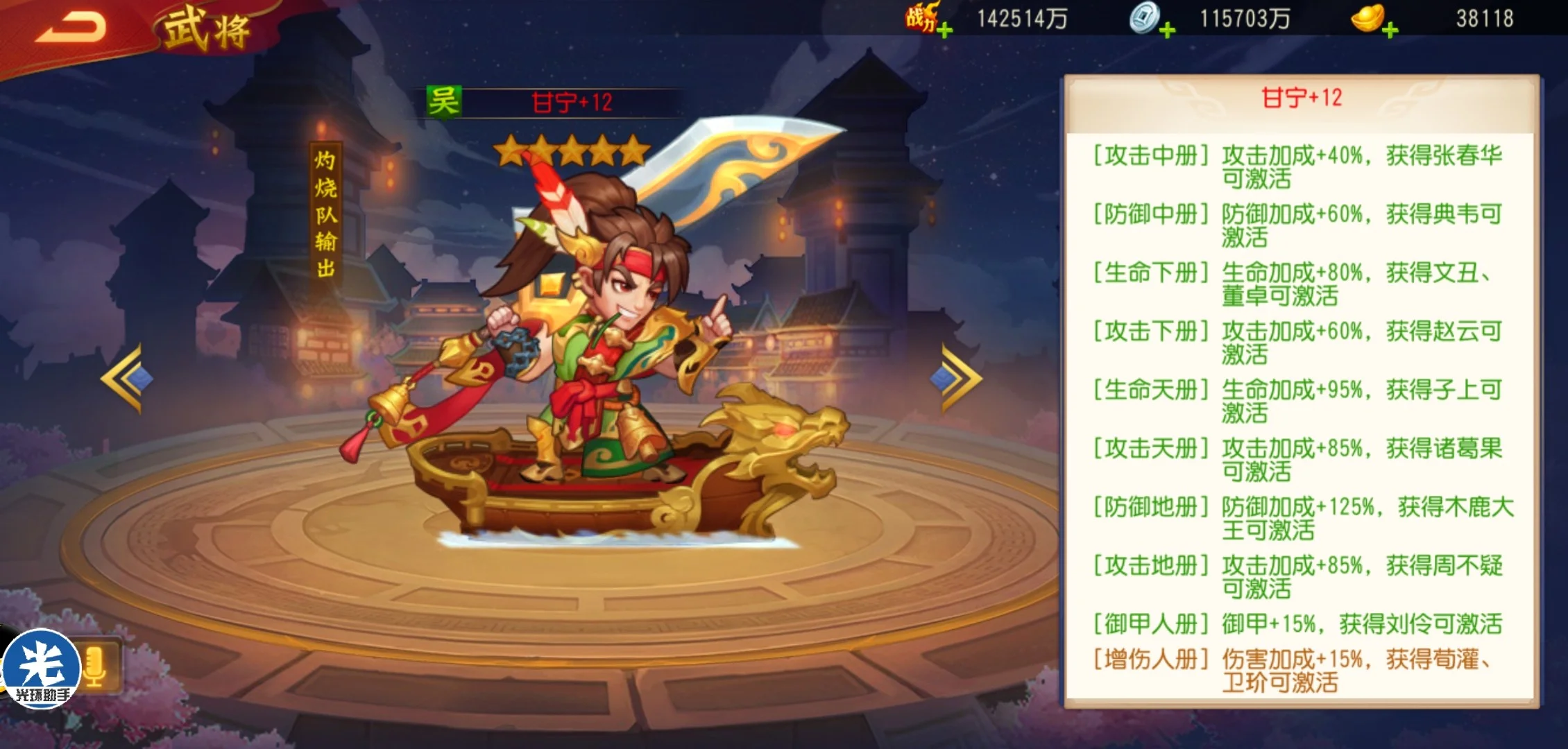Viewport: 1568px width, 749px height.
Task: Select the 生命下册 bond row
Action: [x=1299, y=284]
